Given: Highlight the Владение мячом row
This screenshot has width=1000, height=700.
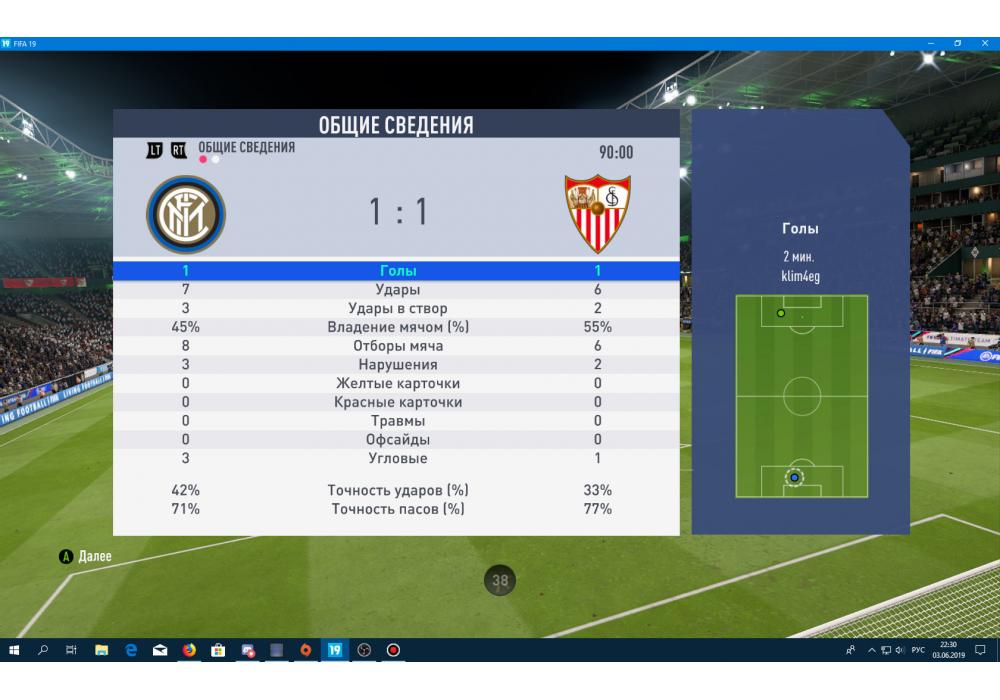Looking at the screenshot, I should pos(398,327).
